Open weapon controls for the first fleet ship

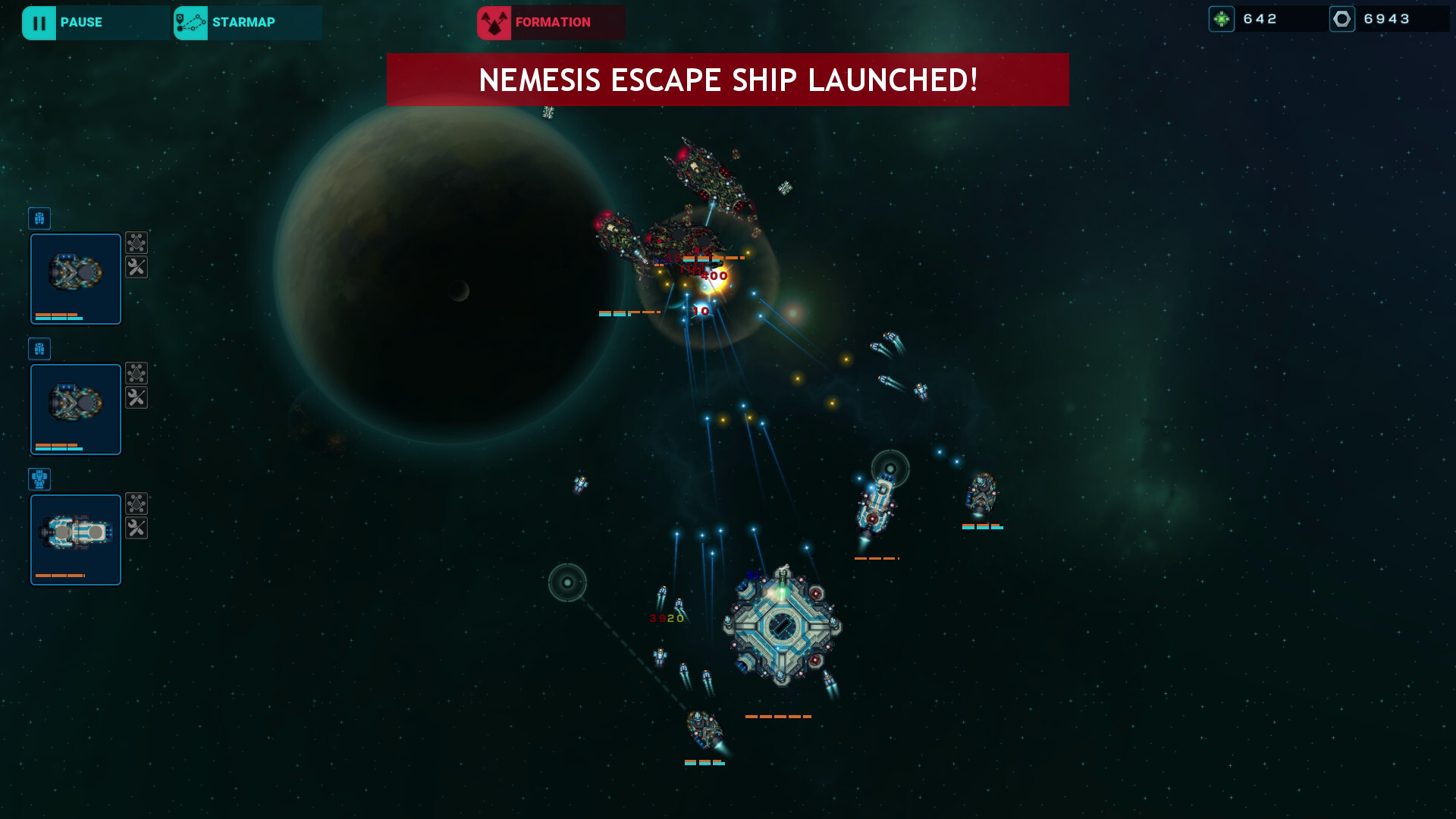(x=137, y=243)
